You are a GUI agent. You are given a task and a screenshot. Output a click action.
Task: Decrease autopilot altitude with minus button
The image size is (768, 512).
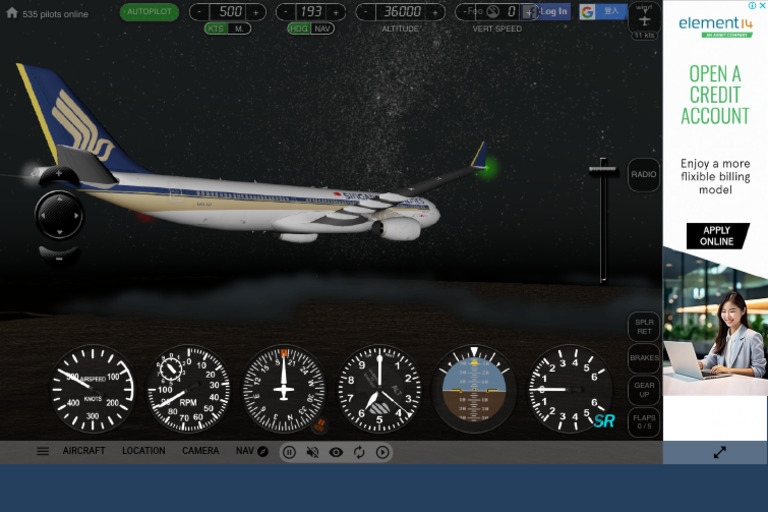[x=366, y=12]
